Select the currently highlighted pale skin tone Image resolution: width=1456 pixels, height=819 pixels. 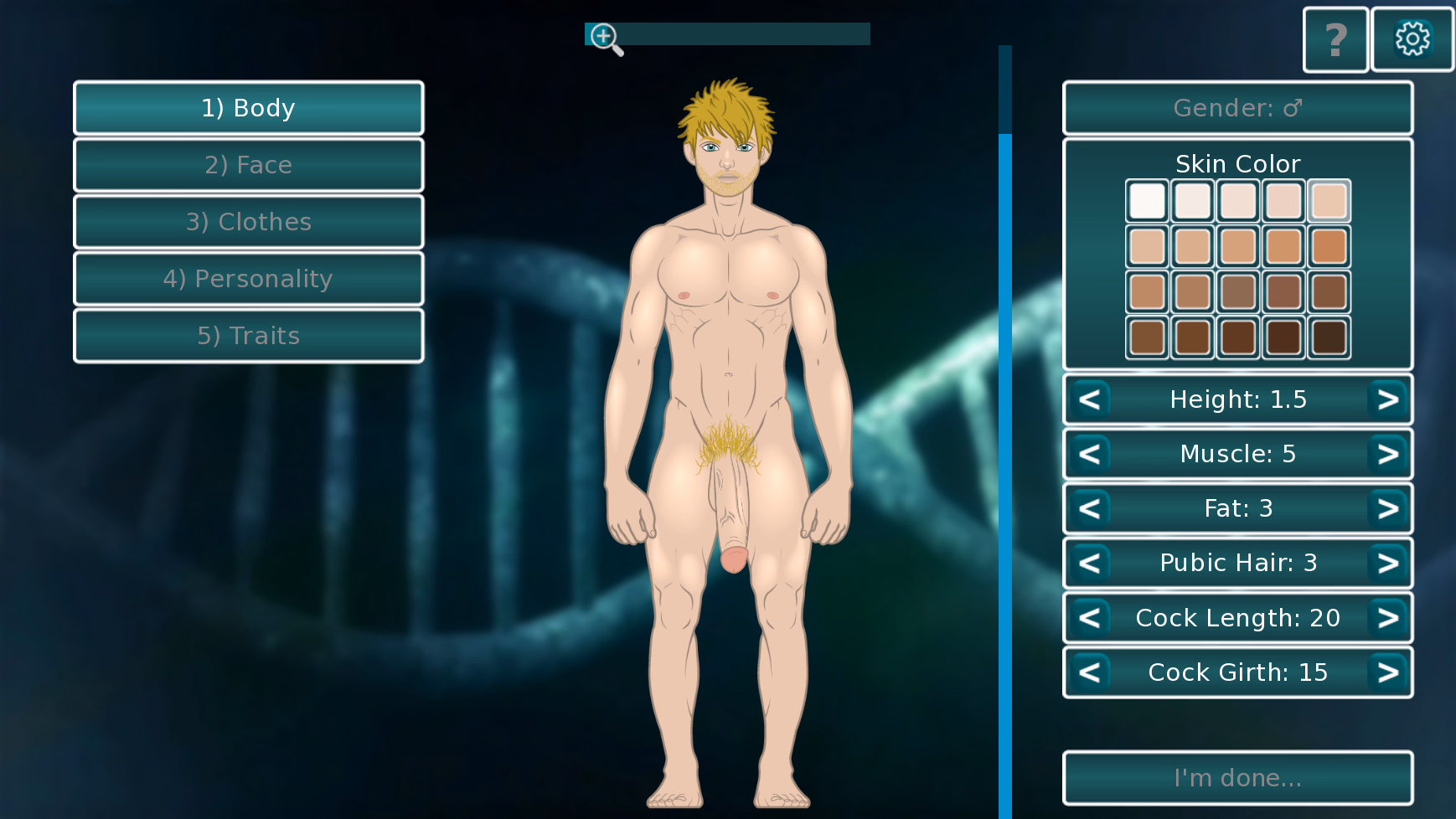click(x=1328, y=201)
